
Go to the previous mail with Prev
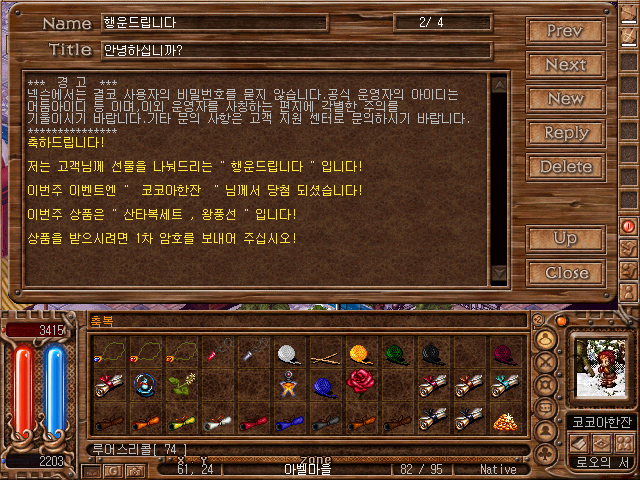point(565,32)
